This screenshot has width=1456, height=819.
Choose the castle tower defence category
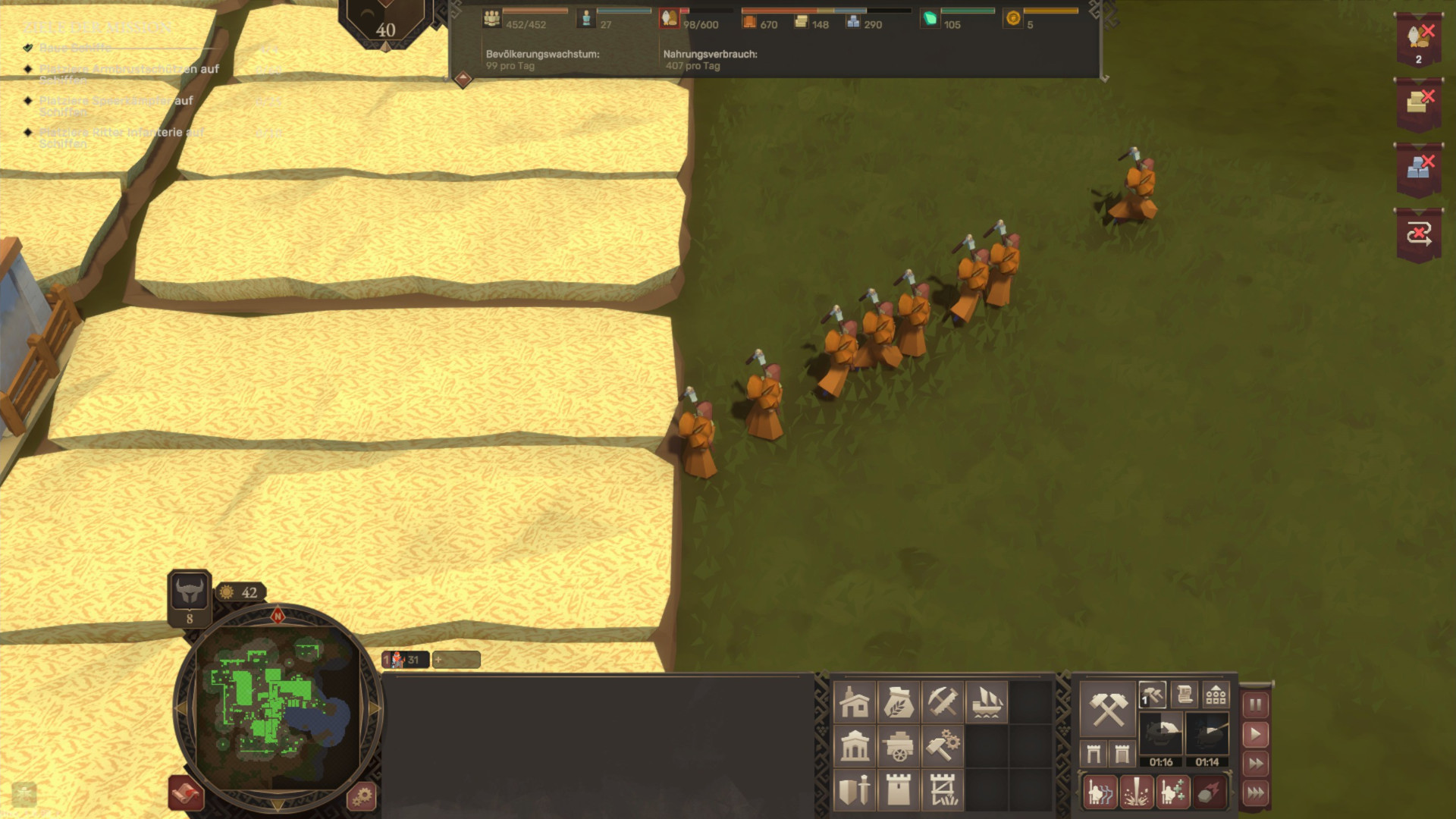899,790
